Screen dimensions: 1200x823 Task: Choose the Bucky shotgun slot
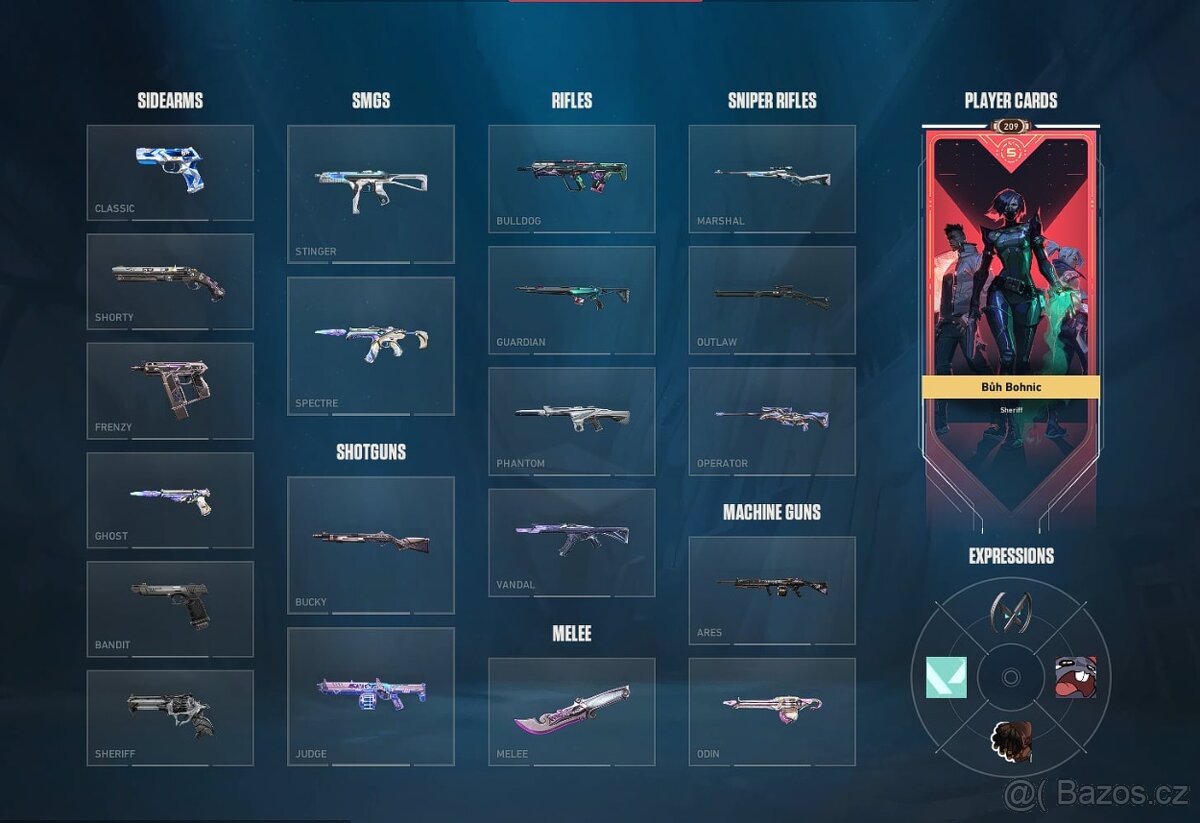click(x=371, y=544)
